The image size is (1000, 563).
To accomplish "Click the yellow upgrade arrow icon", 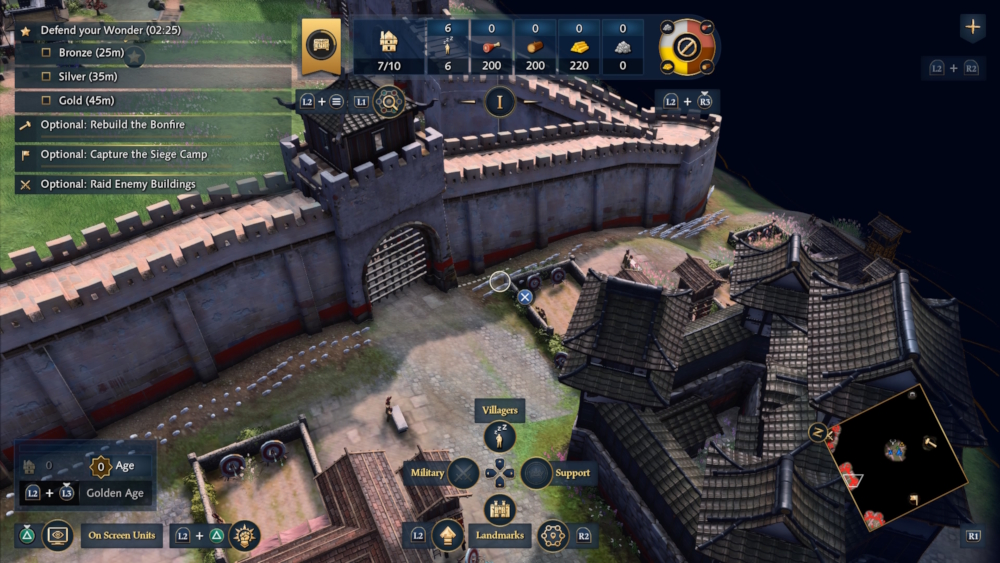I will 447,536.
